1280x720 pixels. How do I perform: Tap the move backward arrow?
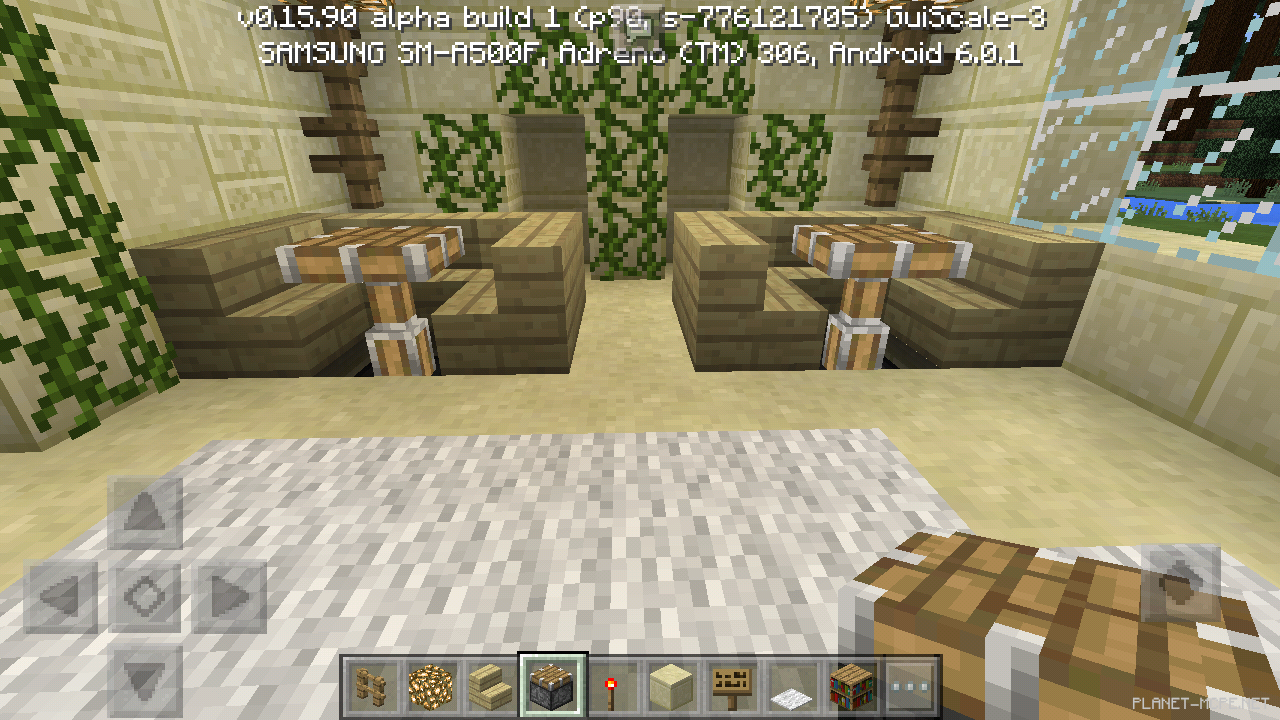[x=146, y=680]
